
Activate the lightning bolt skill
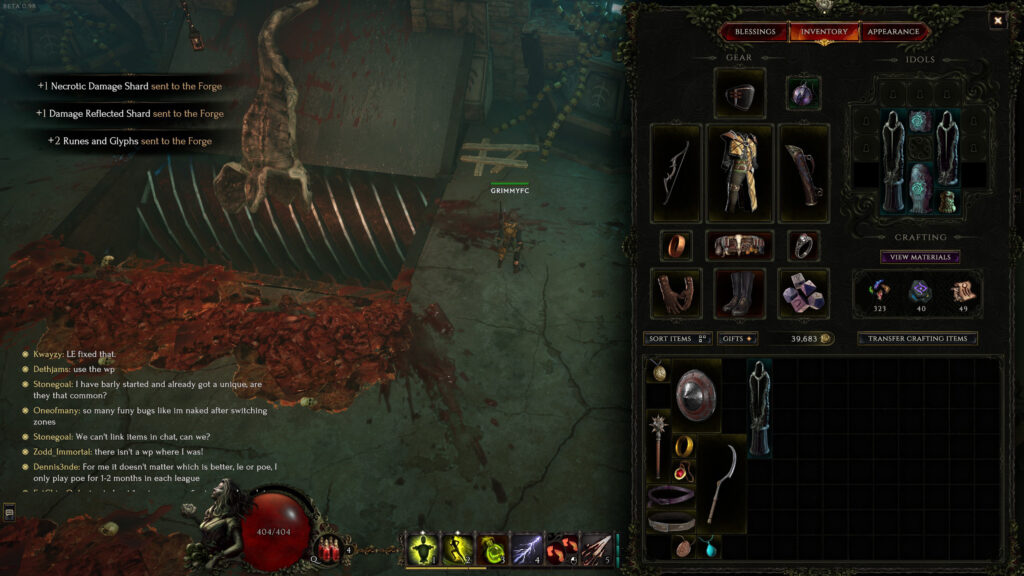pyautogui.click(x=526, y=549)
